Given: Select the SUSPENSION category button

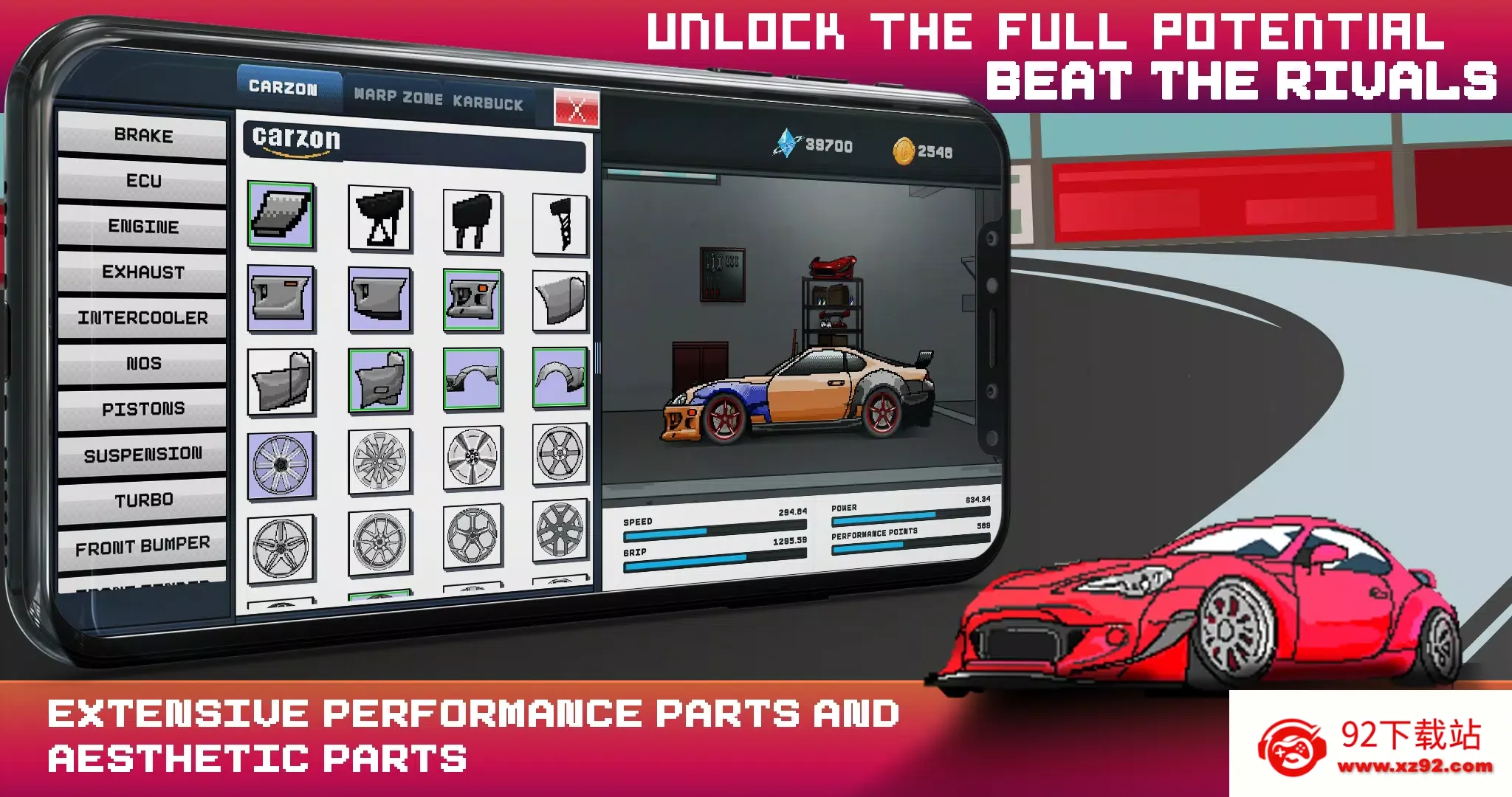Looking at the screenshot, I should (142, 455).
